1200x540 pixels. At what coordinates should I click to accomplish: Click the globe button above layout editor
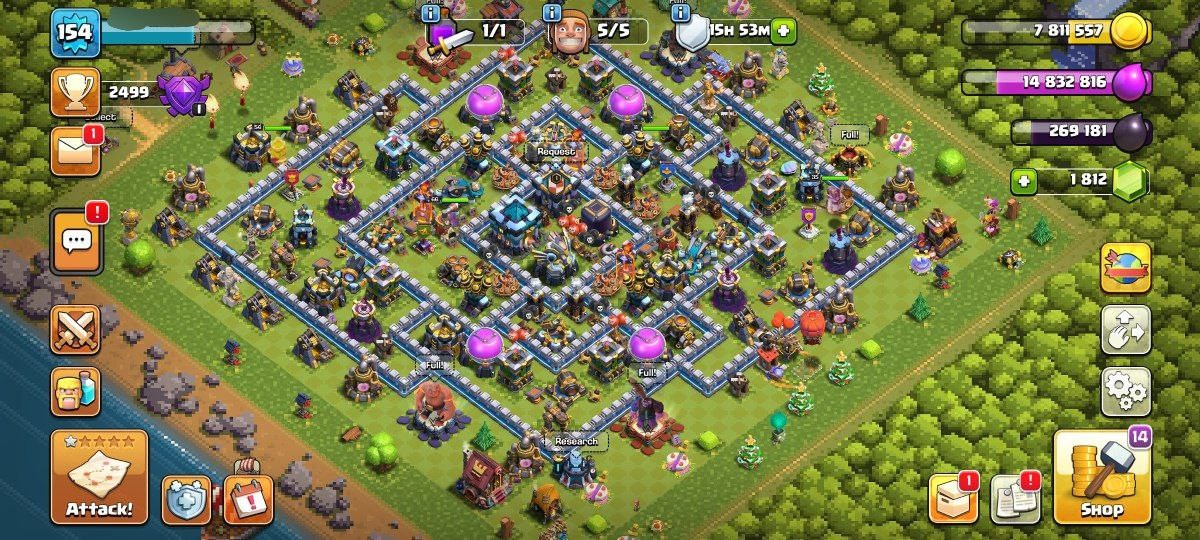(1125, 267)
